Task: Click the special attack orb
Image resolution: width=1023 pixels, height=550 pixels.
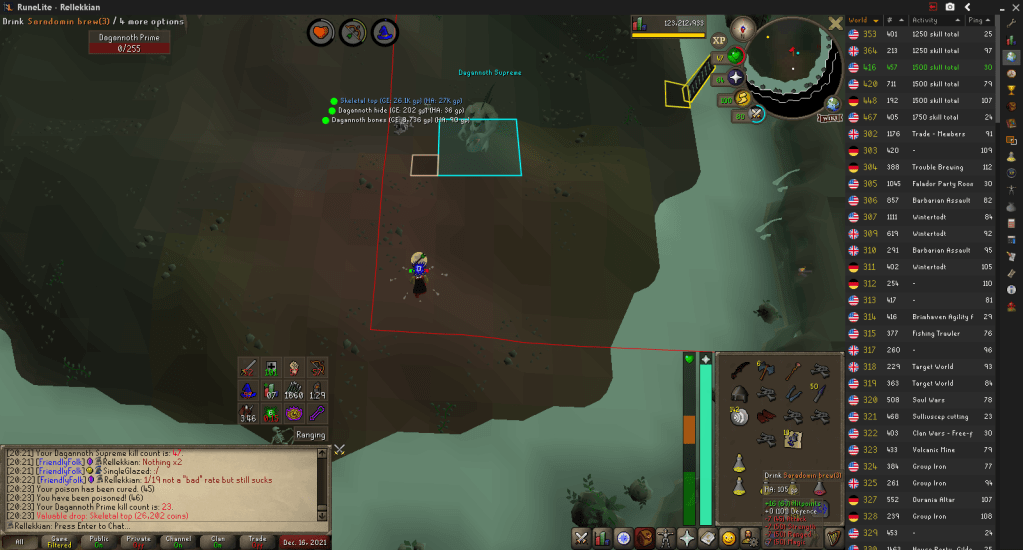Action: point(757,115)
